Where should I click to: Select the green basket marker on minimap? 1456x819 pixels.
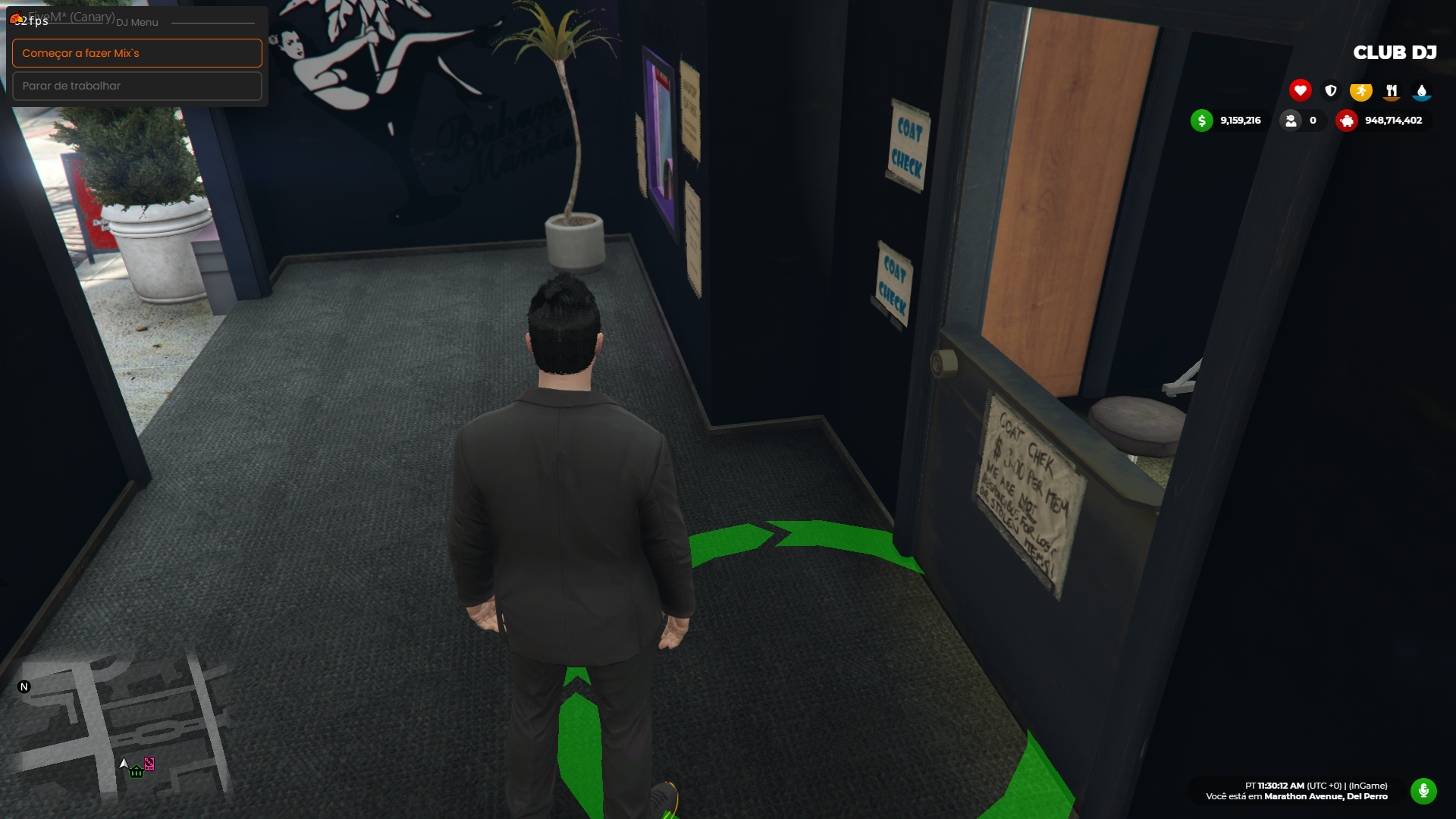pyautogui.click(x=136, y=772)
